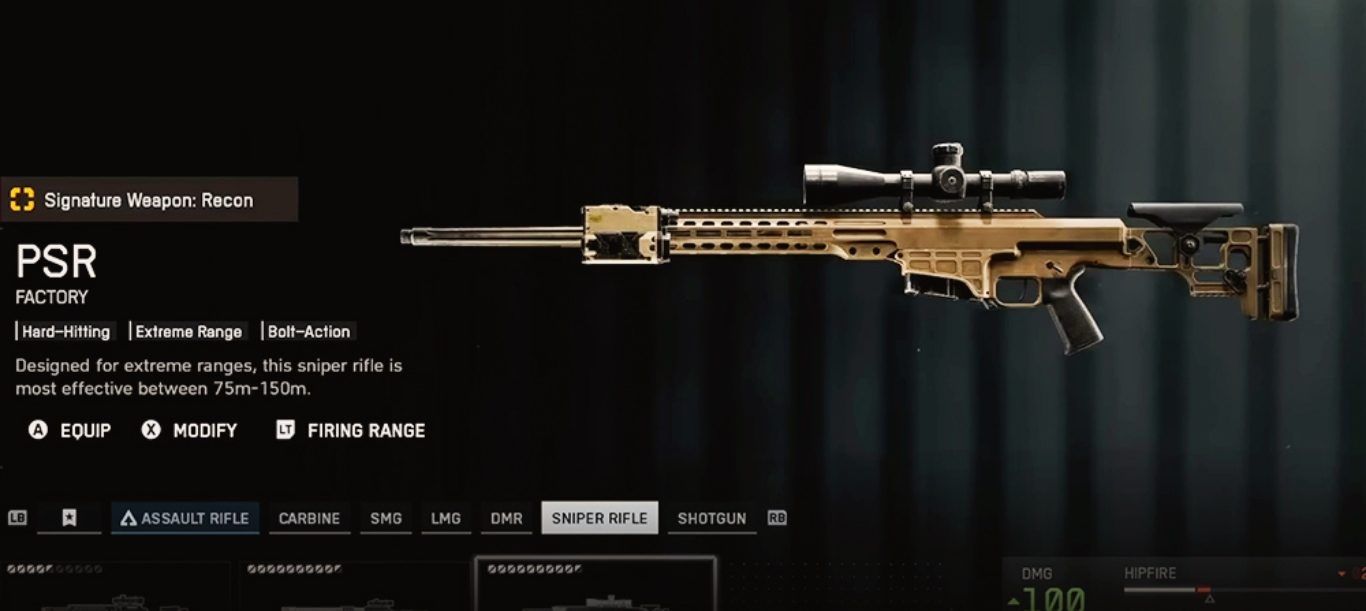Screen dimensions: 1366x611
Task: Equip the PSR sniper rifle
Action: [x=70, y=431]
